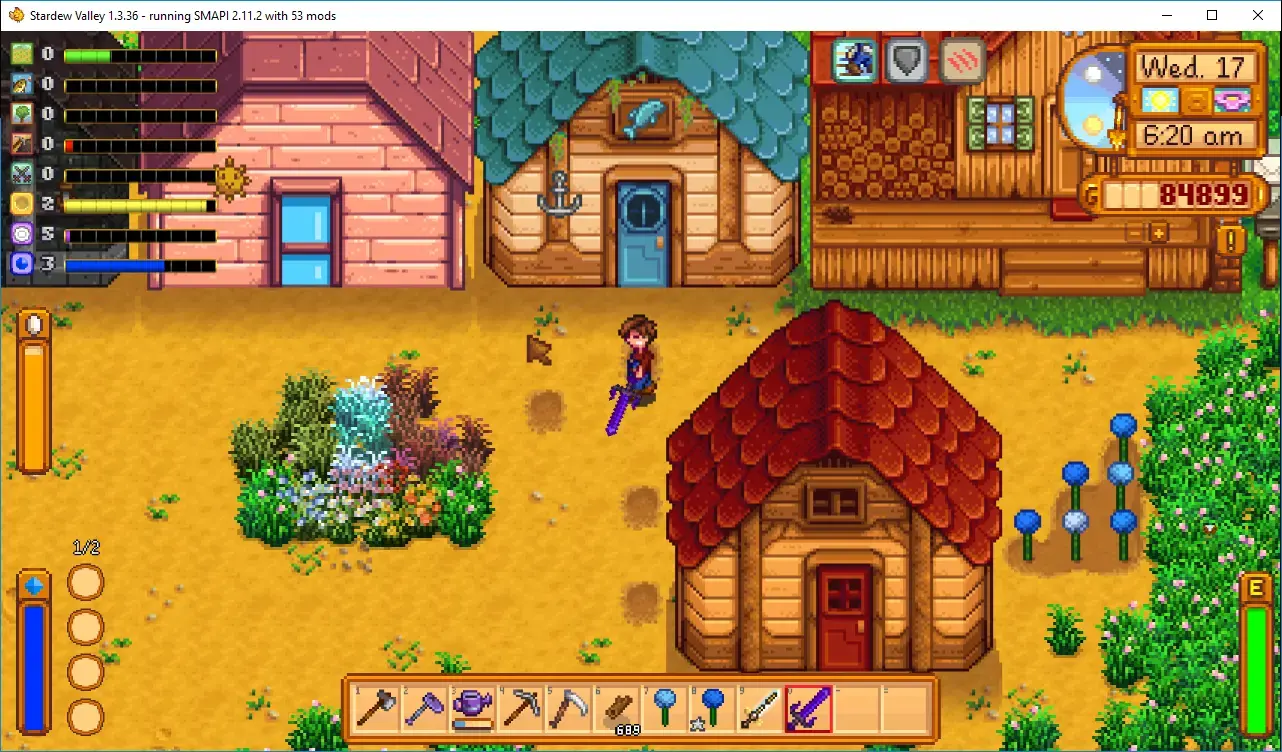Pick the wood stack of 689
This screenshot has width=1282, height=752.
[615, 709]
